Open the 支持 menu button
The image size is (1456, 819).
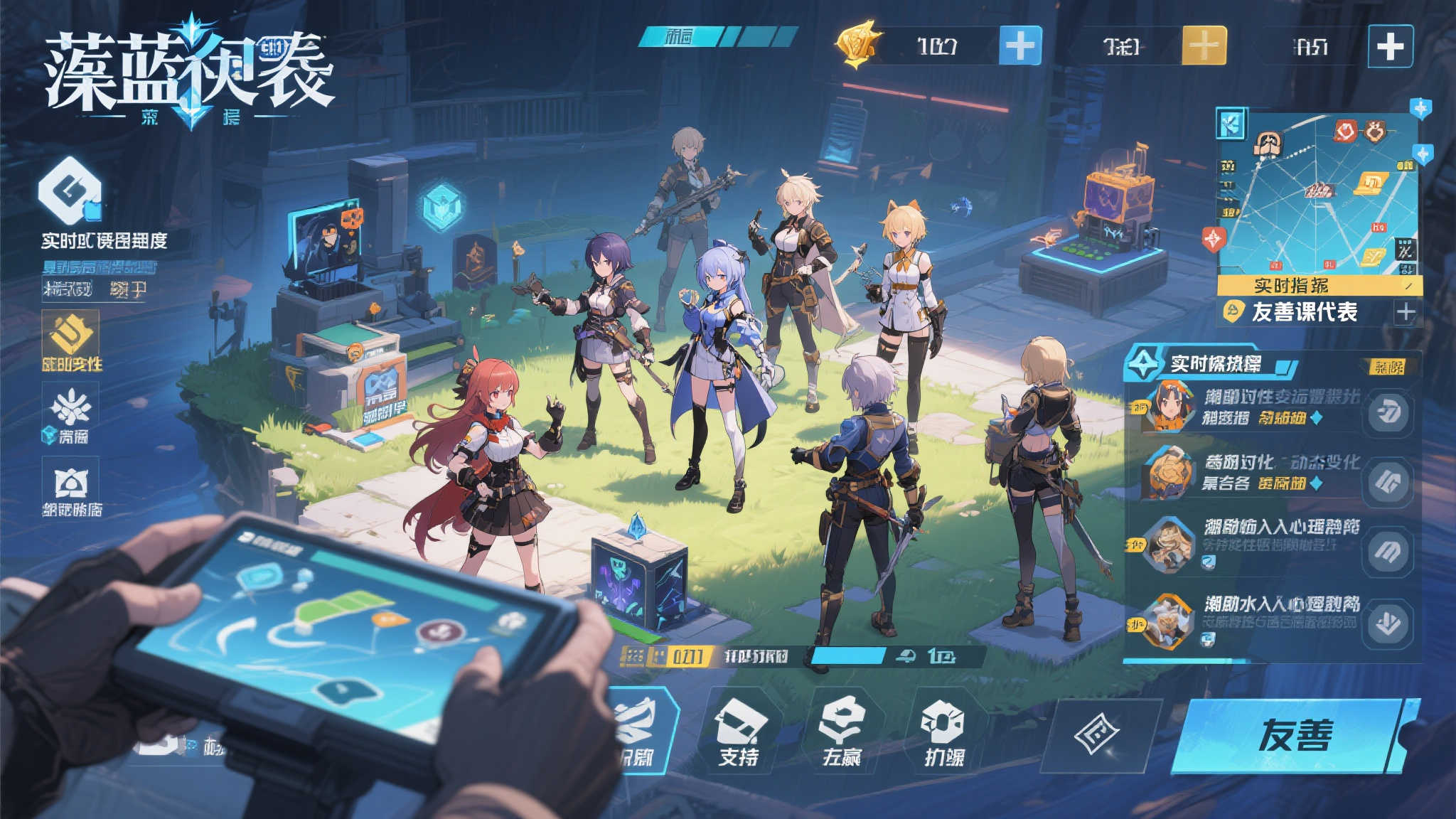tap(739, 732)
